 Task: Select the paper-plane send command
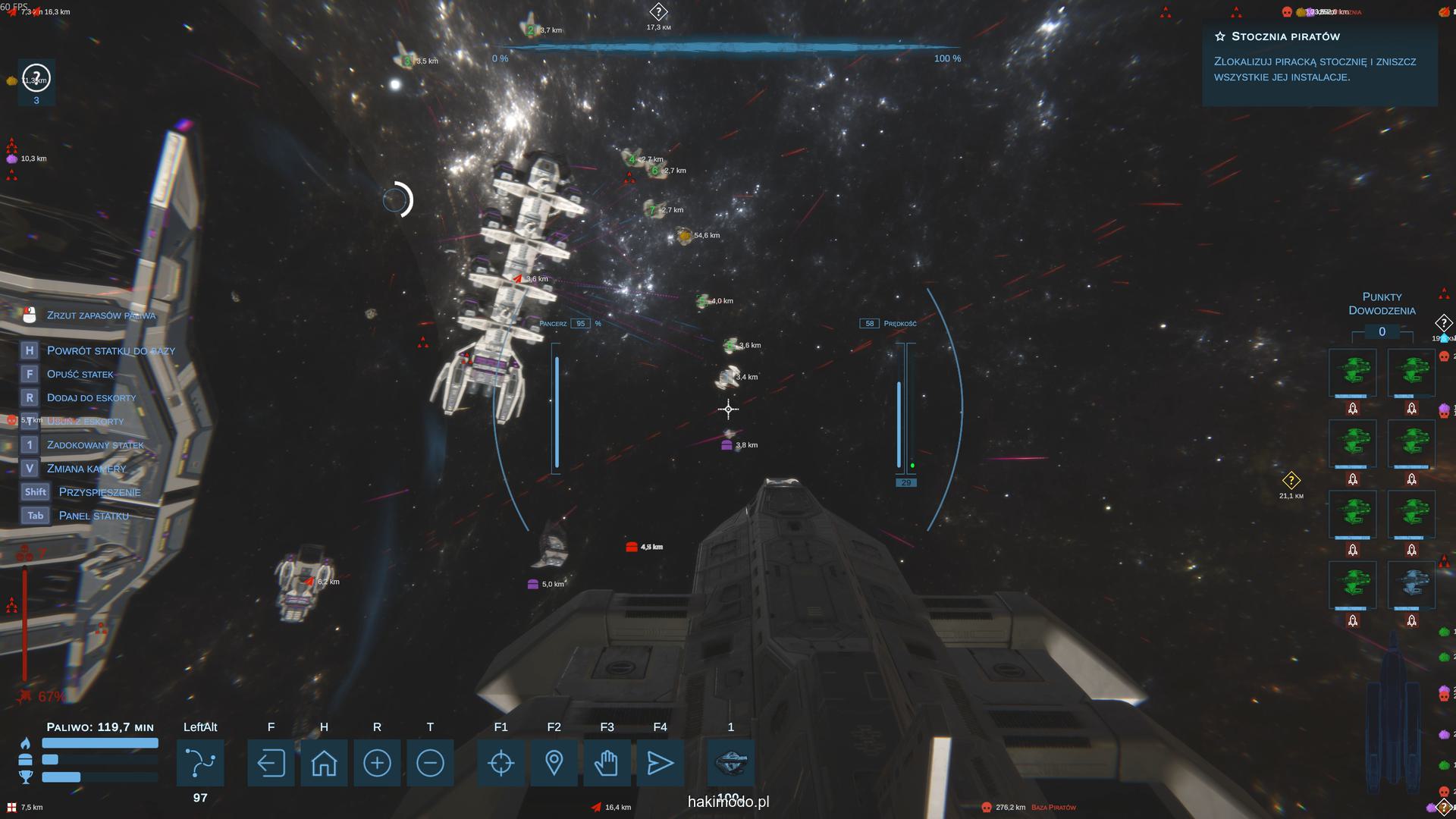coord(660,763)
